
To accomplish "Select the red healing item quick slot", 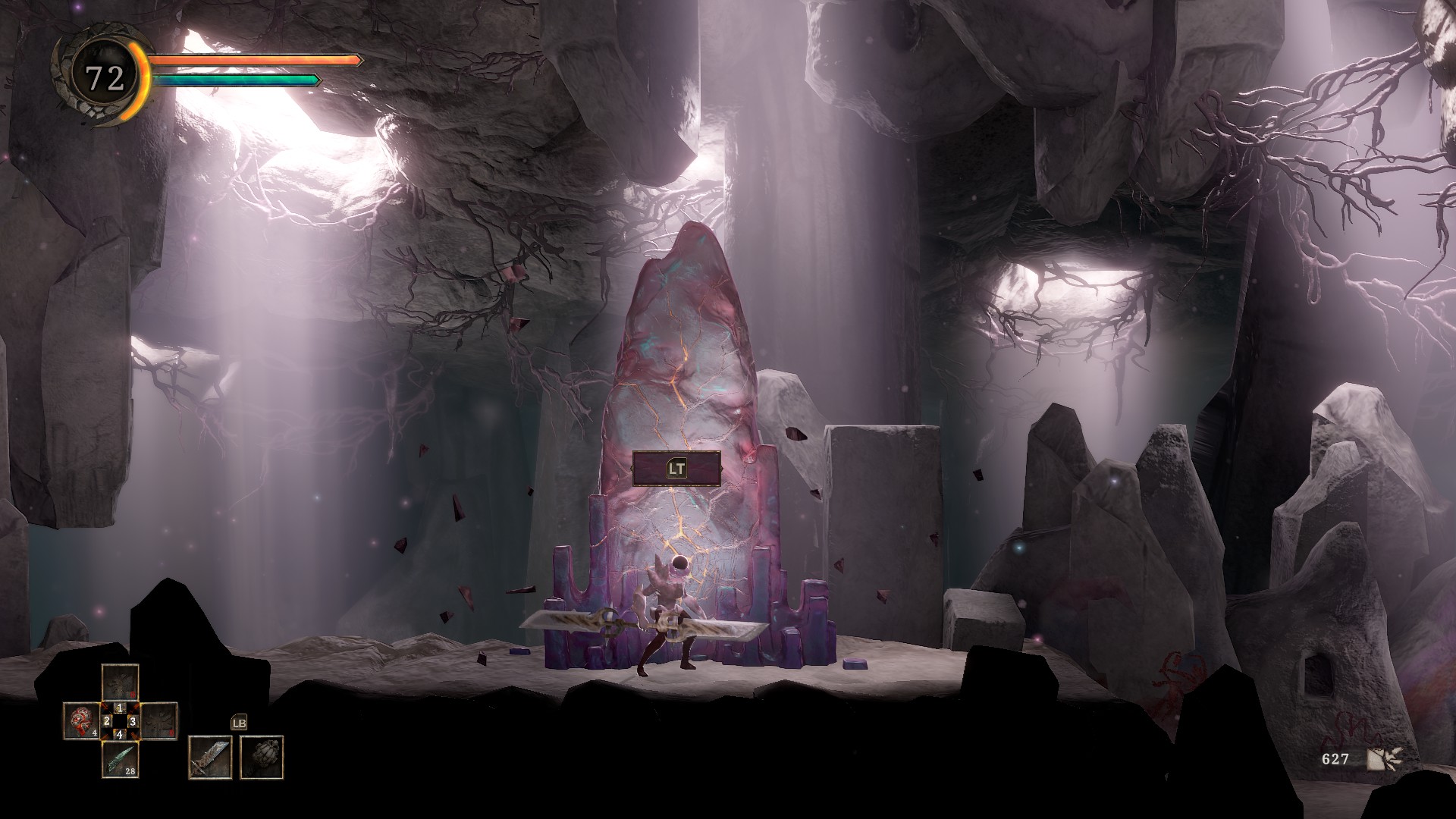I will (81, 721).
